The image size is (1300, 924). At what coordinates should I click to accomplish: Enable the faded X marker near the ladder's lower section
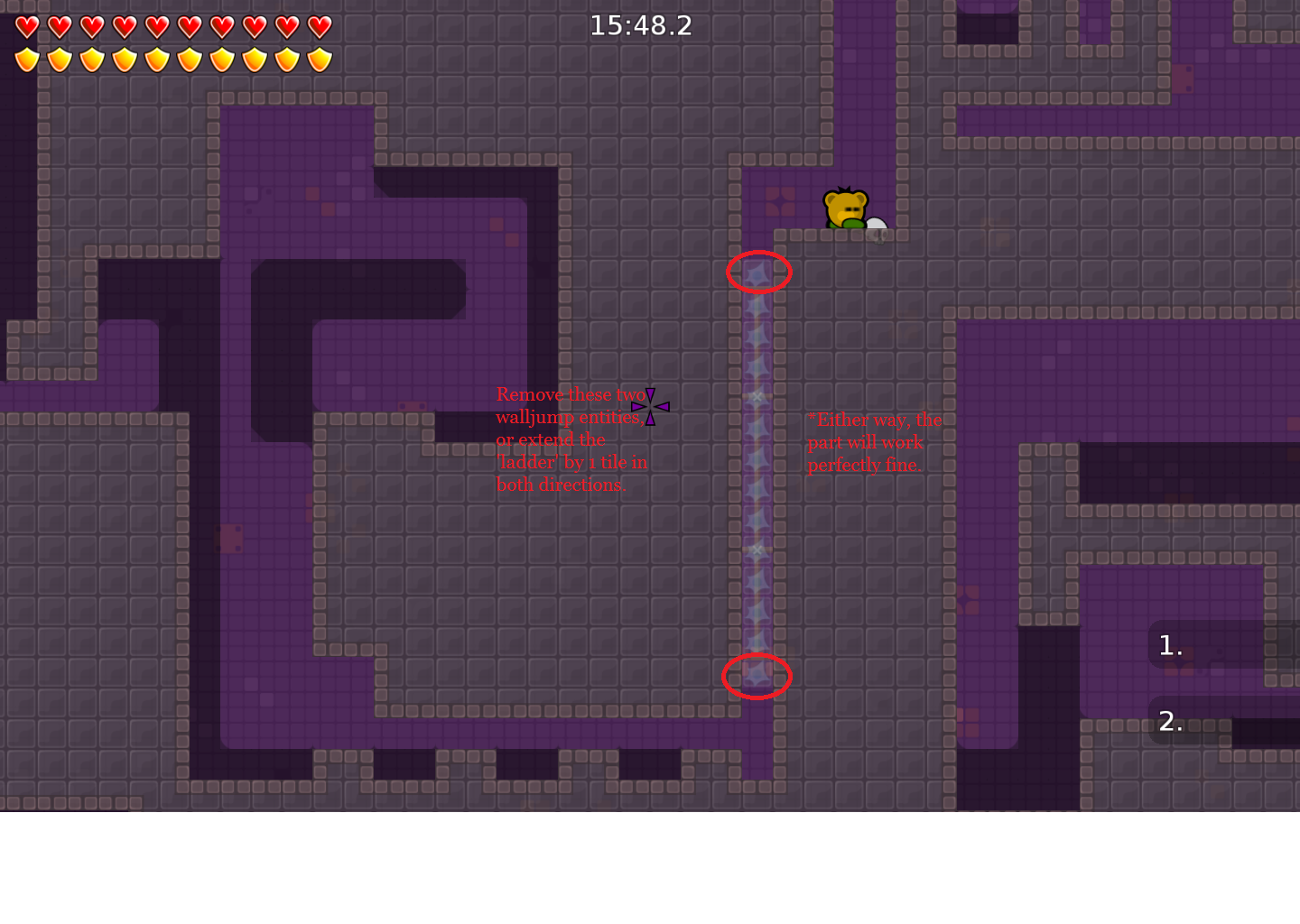coord(757,548)
